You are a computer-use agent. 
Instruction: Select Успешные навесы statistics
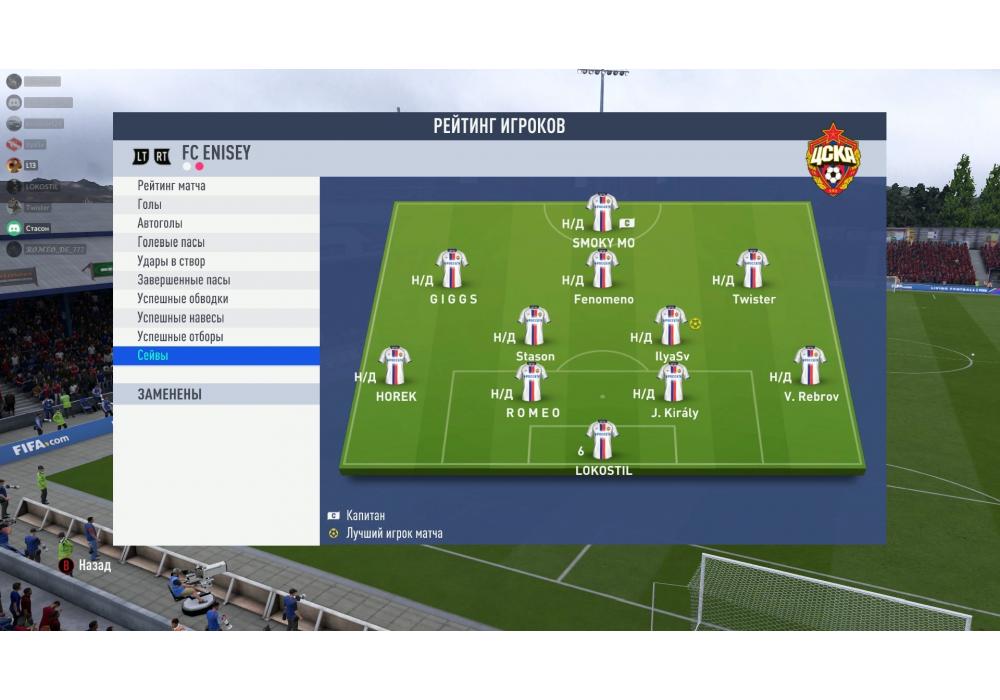tap(180, 318)
